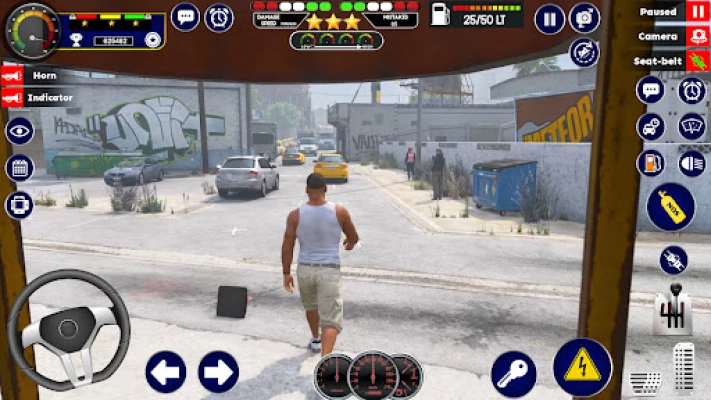Image resolution: width=711 pixels, height=400 pixels.
Task: Tap the accelerator pedal
Action: click(684, 369)
